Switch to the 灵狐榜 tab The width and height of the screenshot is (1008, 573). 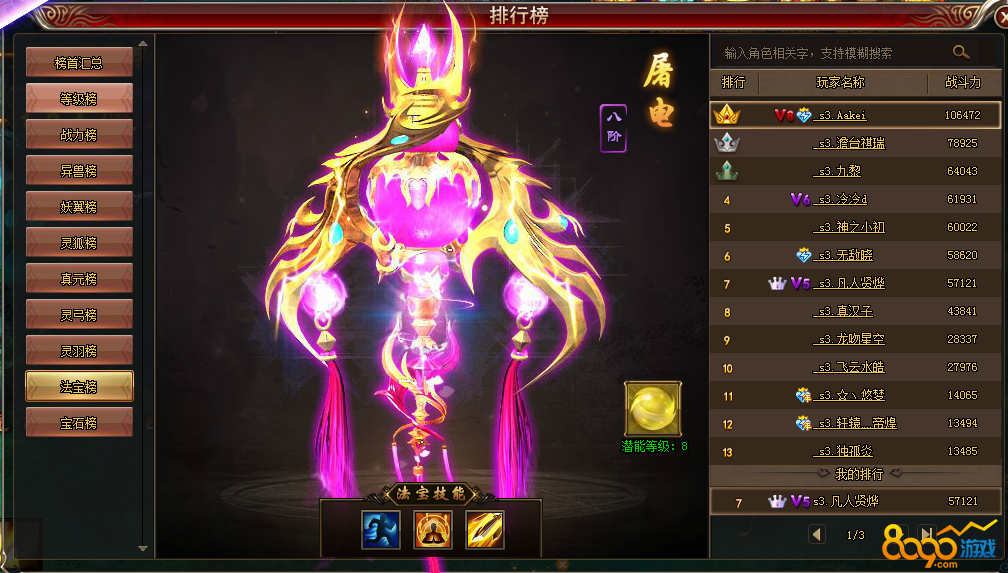[79, 243]
